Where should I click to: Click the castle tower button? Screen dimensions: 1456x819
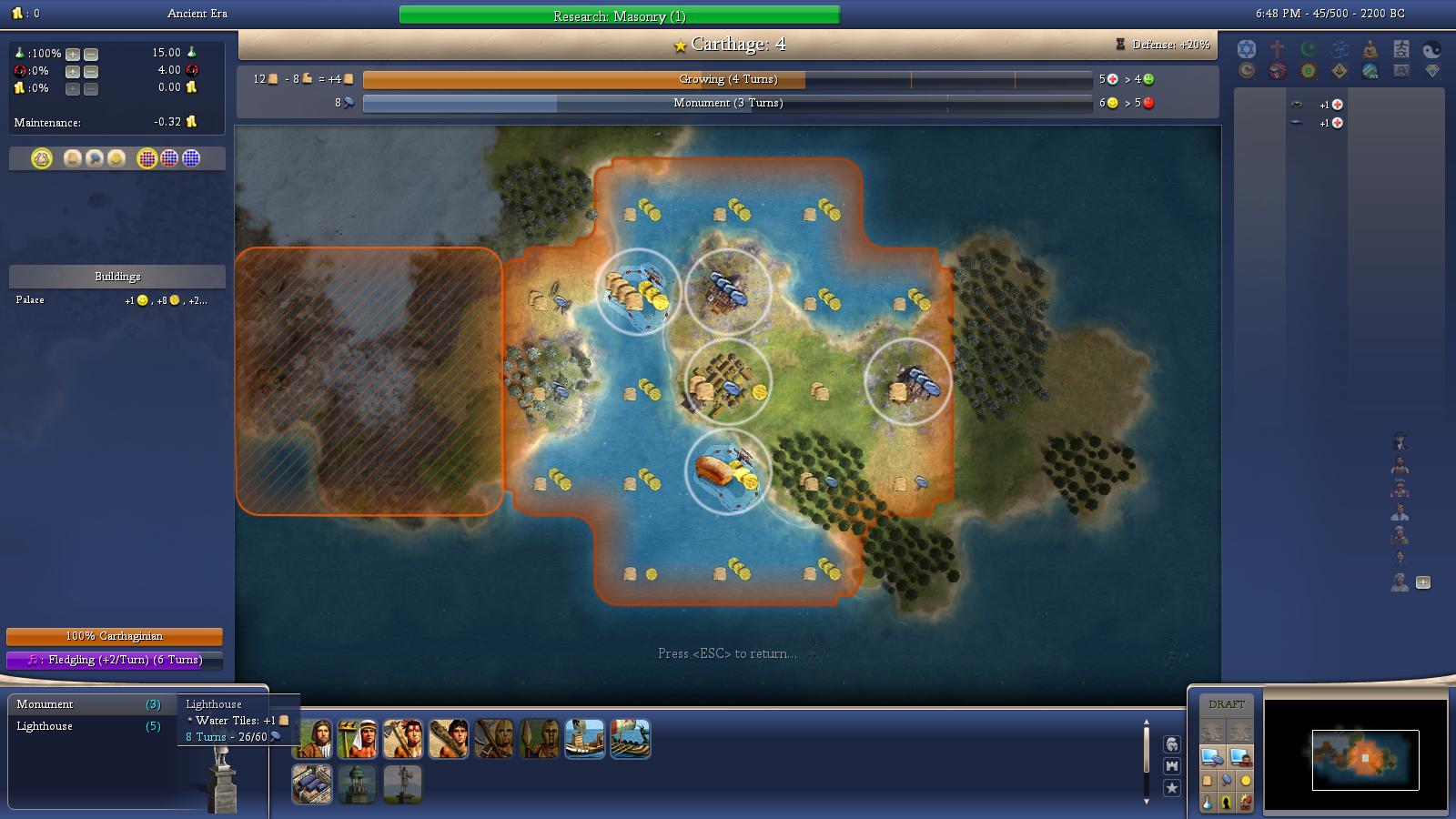click(1172, 766)
